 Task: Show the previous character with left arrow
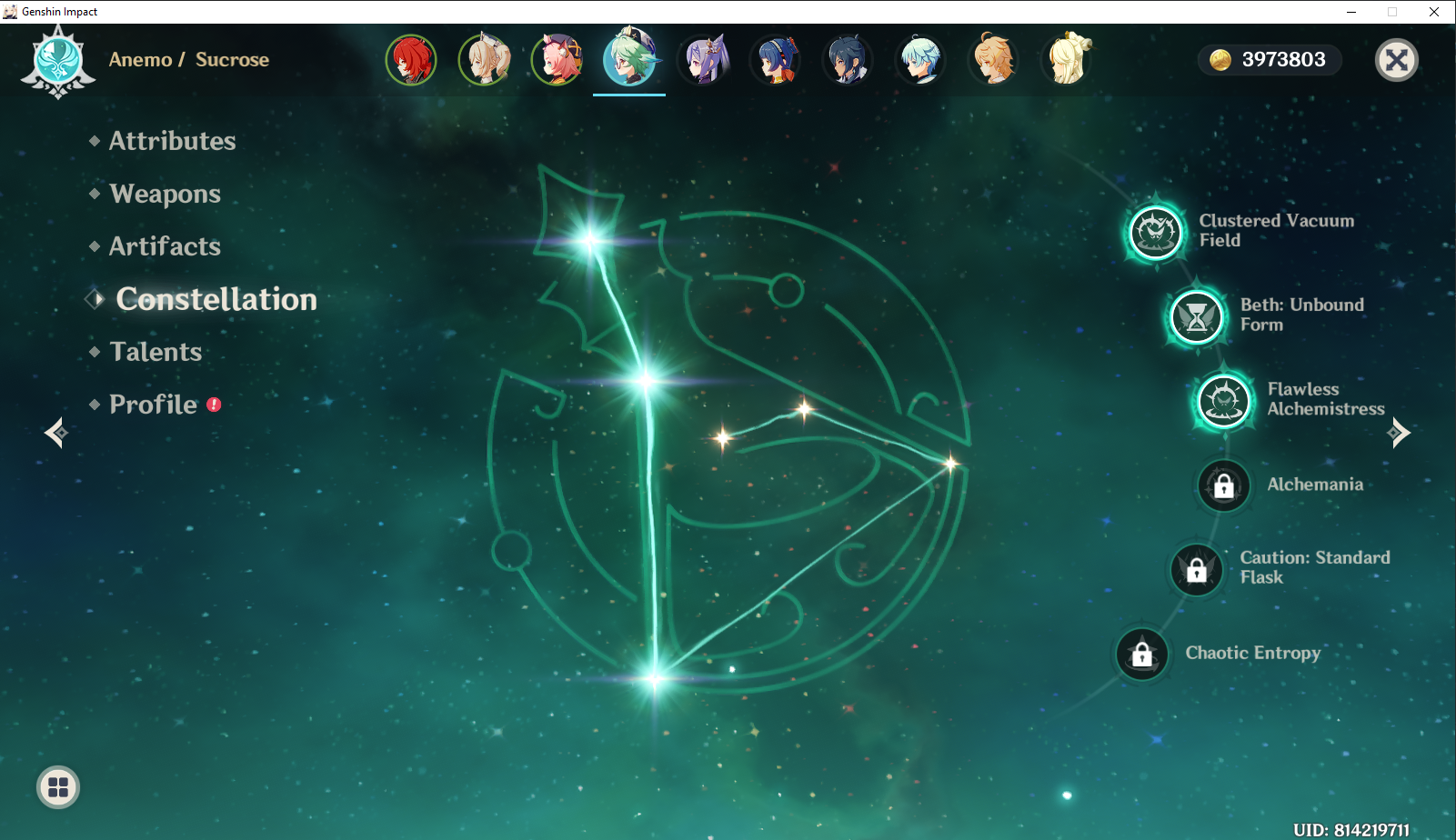(x=55, y=433)
